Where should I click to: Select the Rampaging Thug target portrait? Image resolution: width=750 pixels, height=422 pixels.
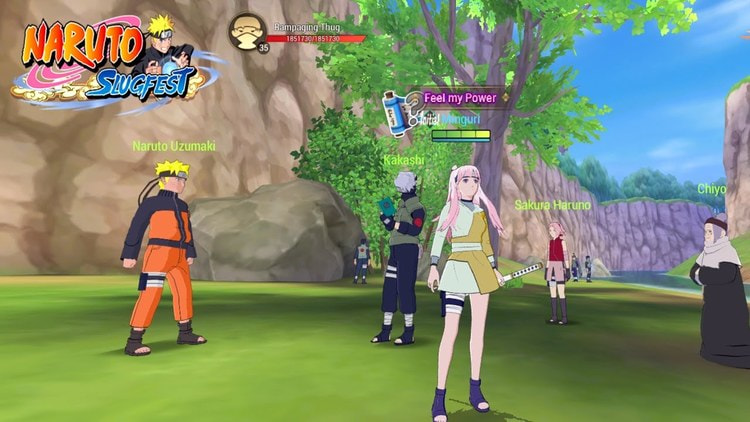(x=246, y=30)
